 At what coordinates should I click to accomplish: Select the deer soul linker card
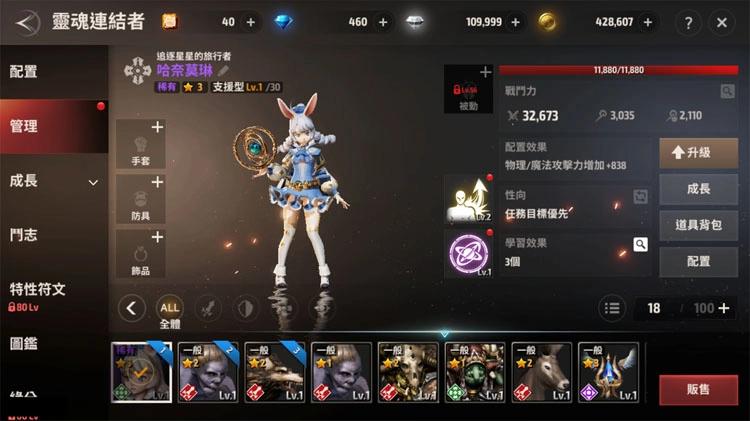[541, 372]
